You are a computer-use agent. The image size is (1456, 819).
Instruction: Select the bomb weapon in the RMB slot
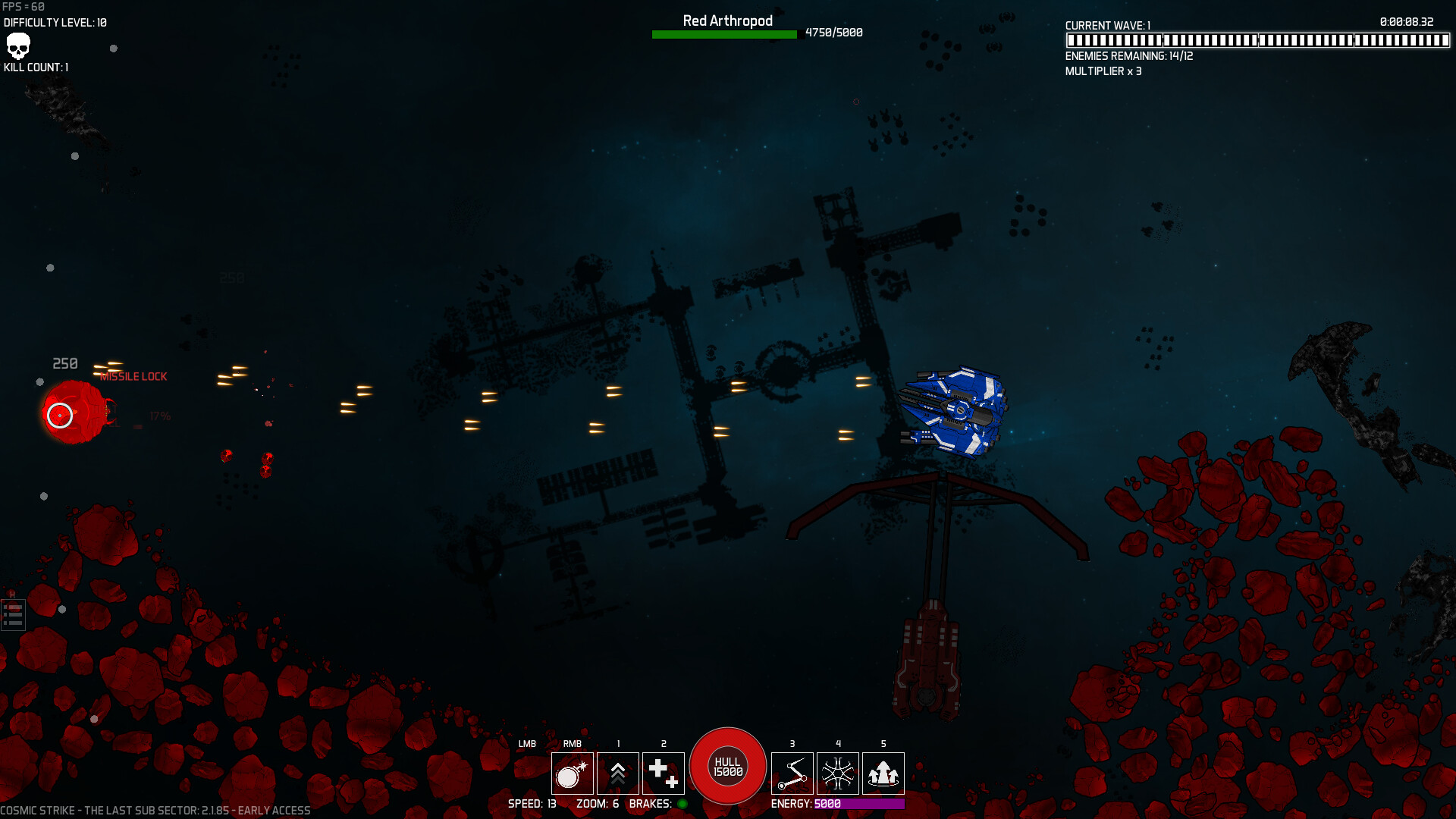click(573, 773)
